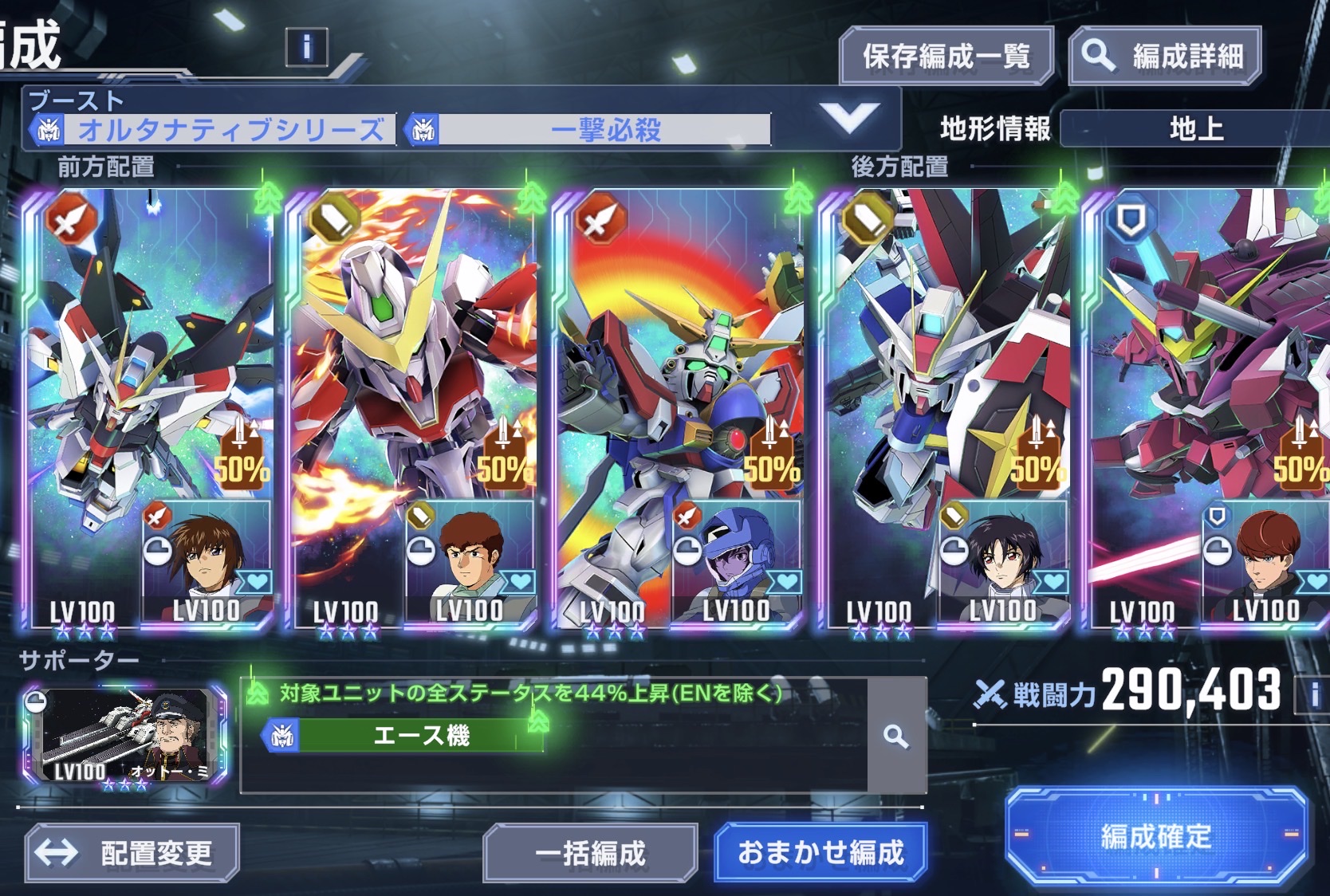This screenshot has height=896, width=1330.
Task: Select the brown-haired pilot on first card
Action: [x=207, y=558]
